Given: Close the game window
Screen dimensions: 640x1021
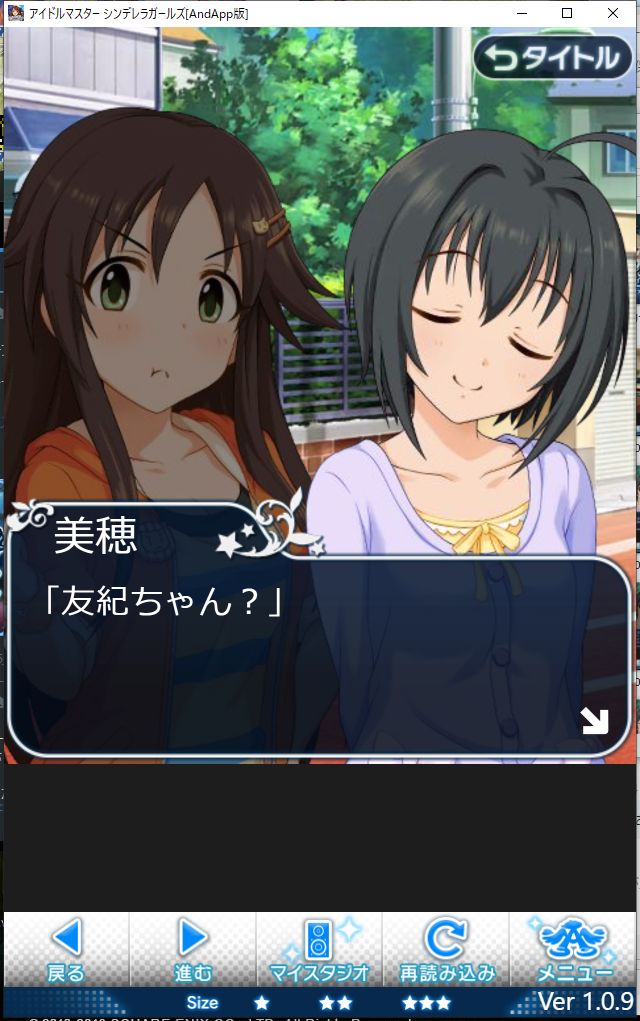Looking at the screenshot, I should click(x=613, y=13).
